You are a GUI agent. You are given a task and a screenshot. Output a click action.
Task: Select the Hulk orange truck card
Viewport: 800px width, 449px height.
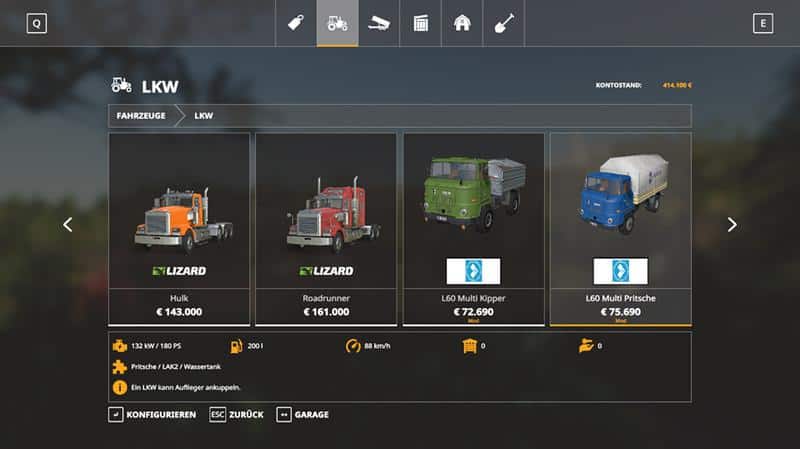pos(179,228)
